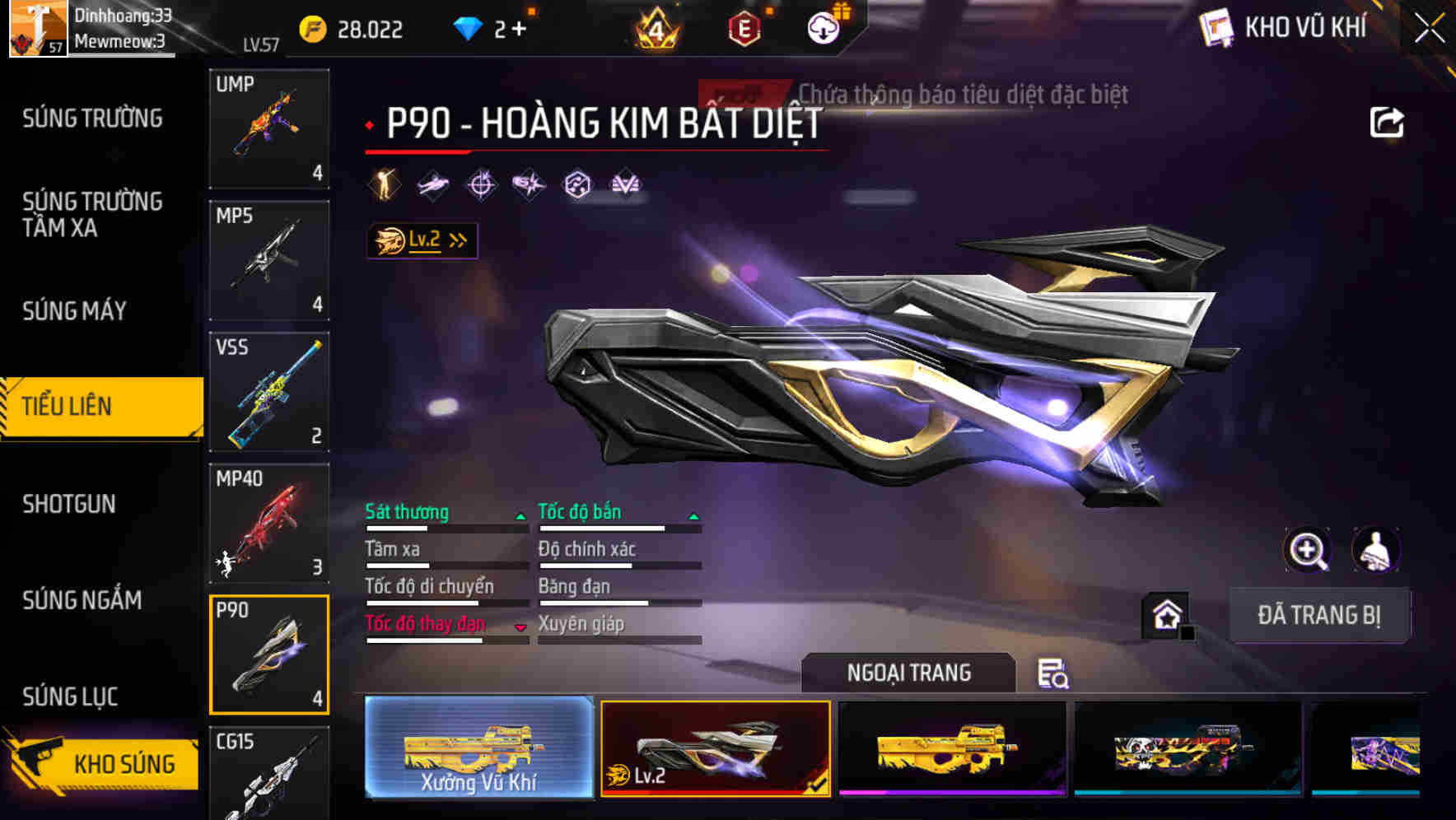Select the magnifier zoom preview icon
Viewport: 1456px width, 820px height.
1308,550
